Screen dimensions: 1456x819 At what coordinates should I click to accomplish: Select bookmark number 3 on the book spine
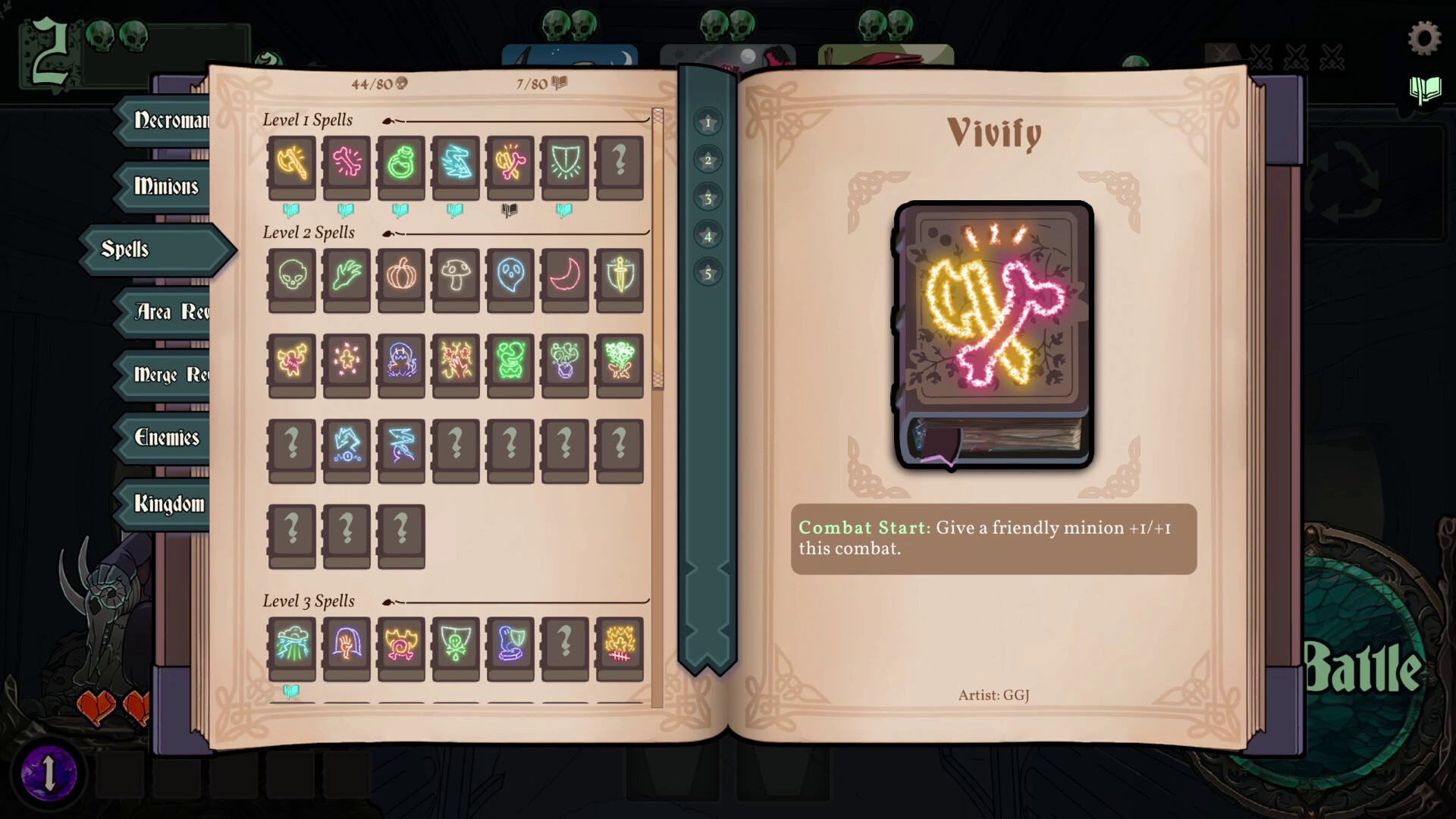point(708,199)
